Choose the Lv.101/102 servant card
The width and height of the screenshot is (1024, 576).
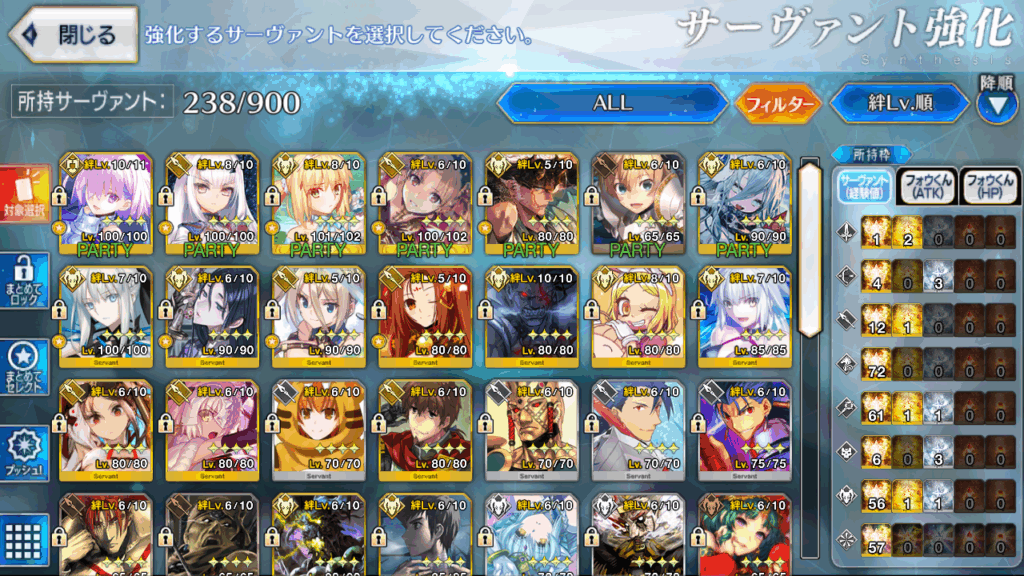tap(314, 204)
